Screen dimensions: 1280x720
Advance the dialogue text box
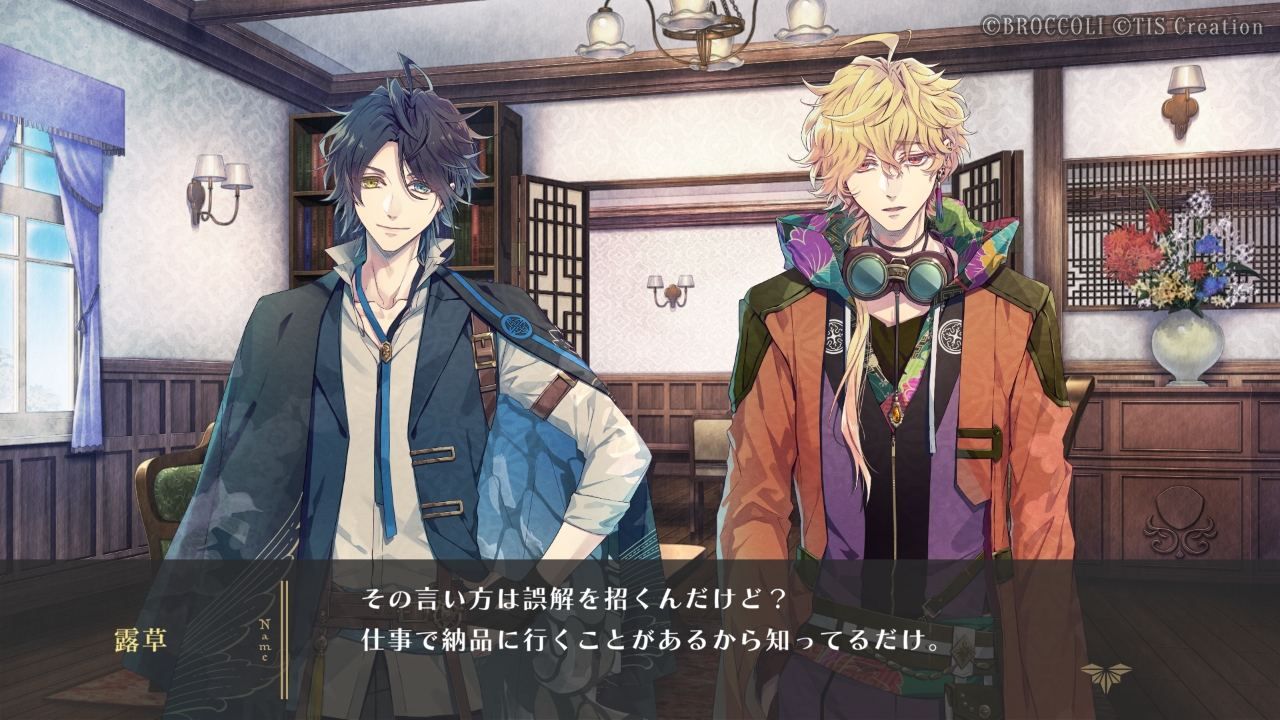point(650,622)
